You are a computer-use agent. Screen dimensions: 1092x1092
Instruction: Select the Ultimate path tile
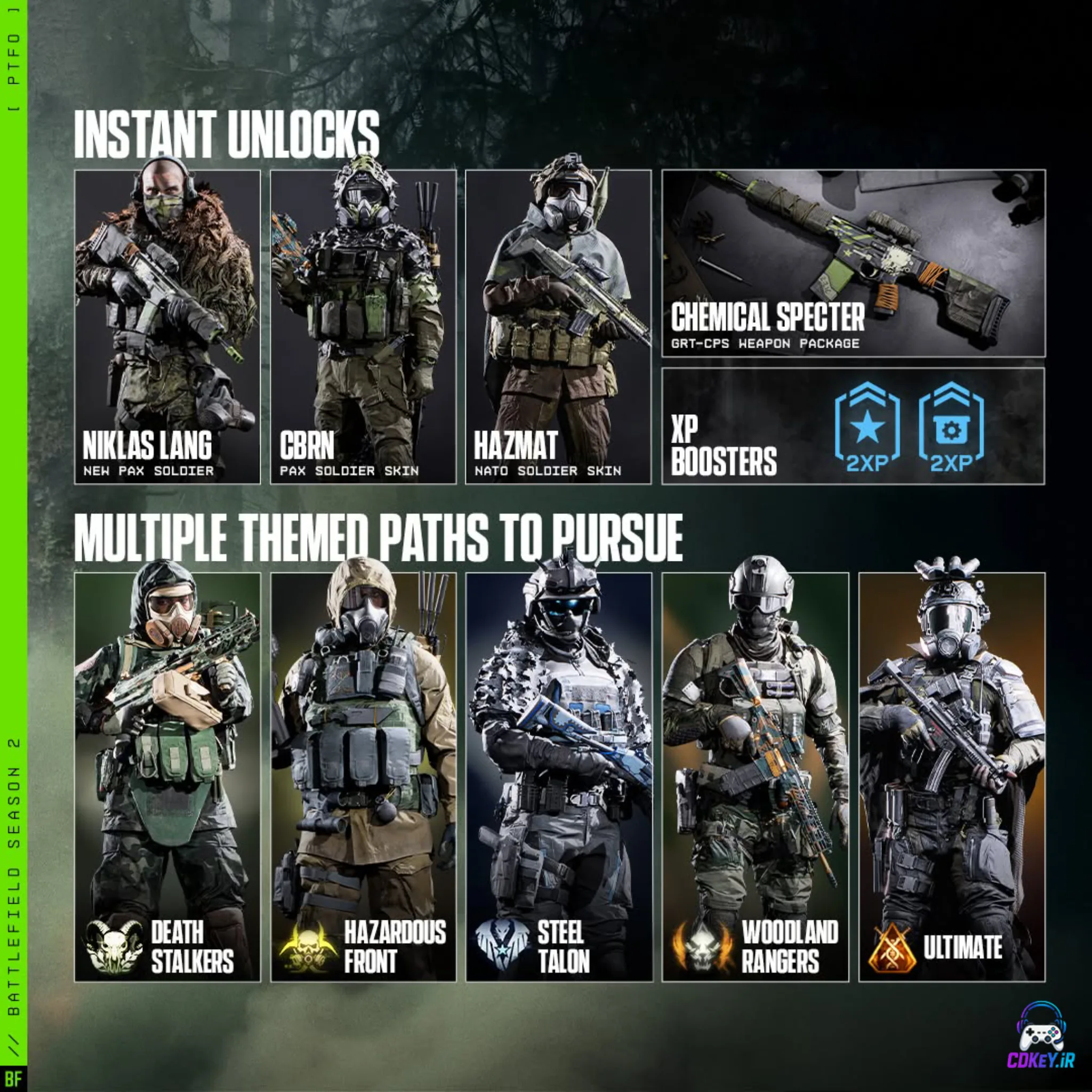click(951, 776)
